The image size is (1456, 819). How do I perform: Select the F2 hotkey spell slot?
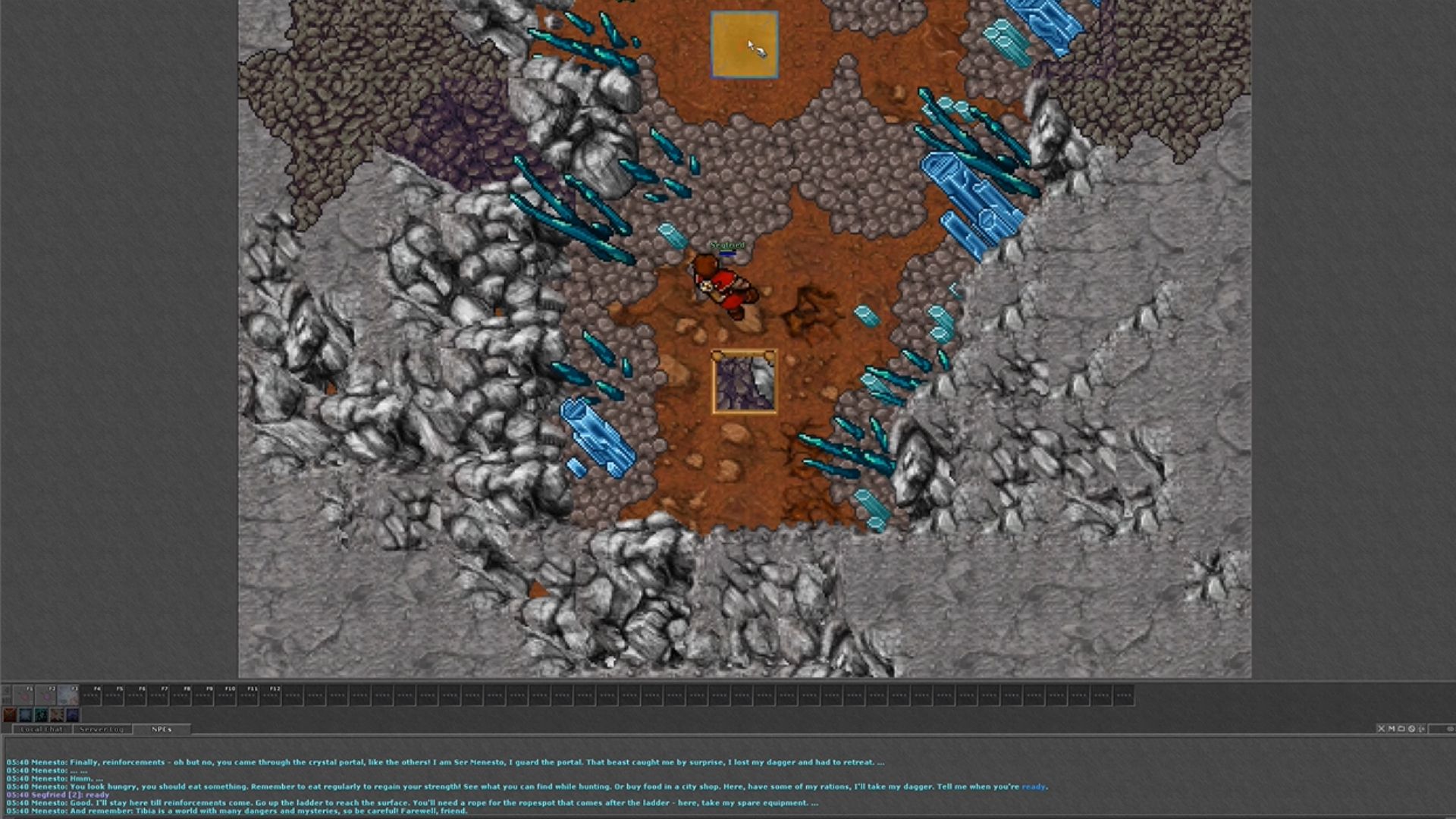(x=45, y=695)
